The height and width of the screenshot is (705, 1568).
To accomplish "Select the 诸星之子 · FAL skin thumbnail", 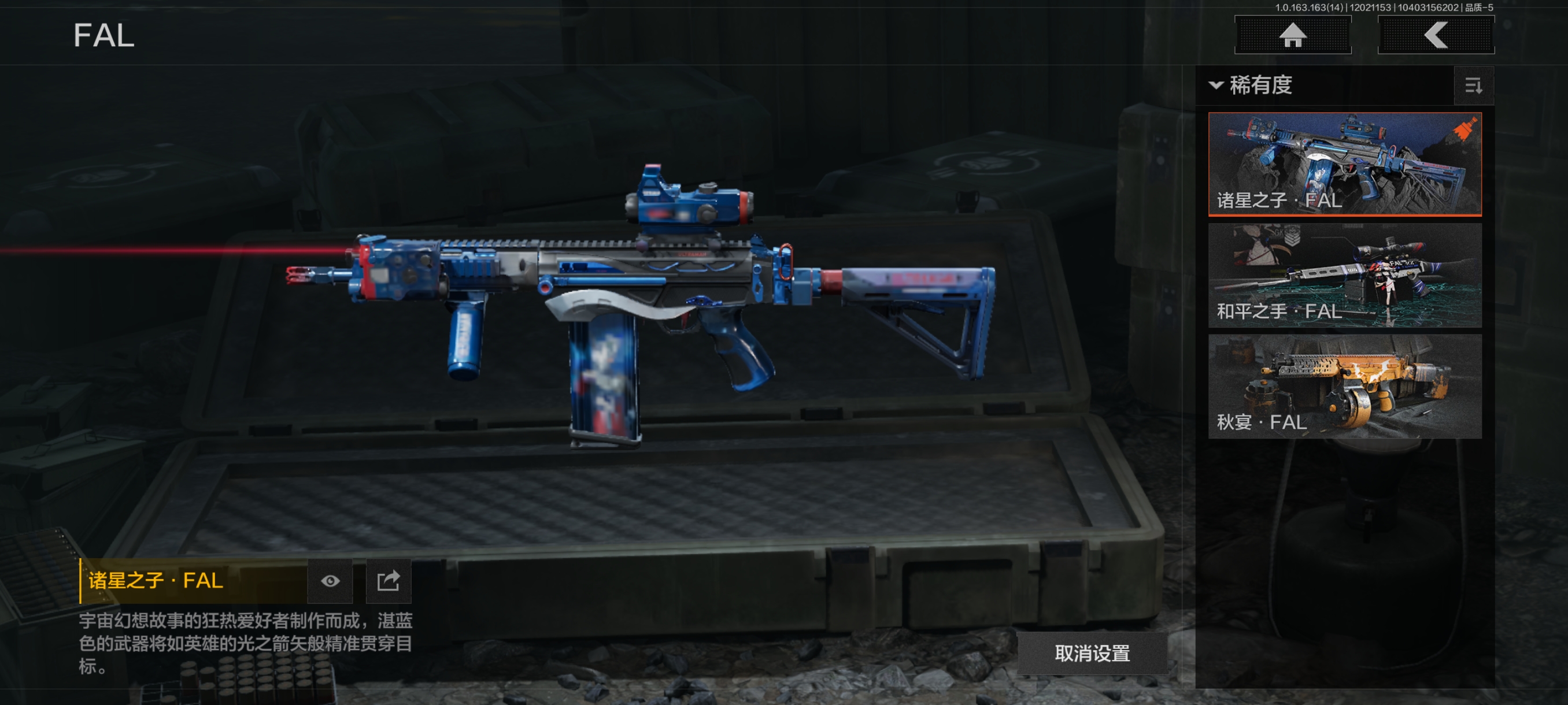I will pos(1344,164).
